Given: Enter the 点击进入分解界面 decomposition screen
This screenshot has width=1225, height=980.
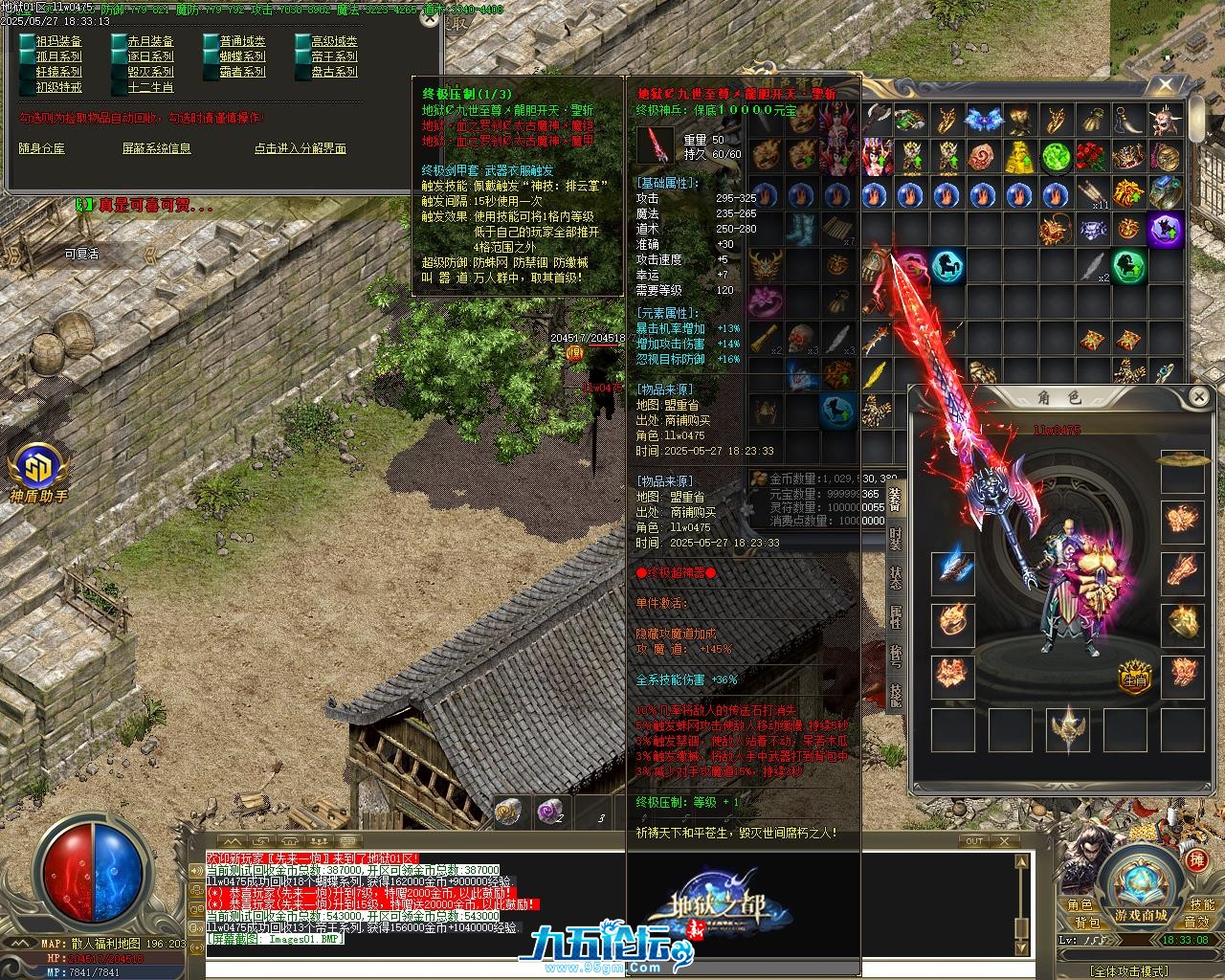Looking at the screenshot, I should tap(300, 148).
